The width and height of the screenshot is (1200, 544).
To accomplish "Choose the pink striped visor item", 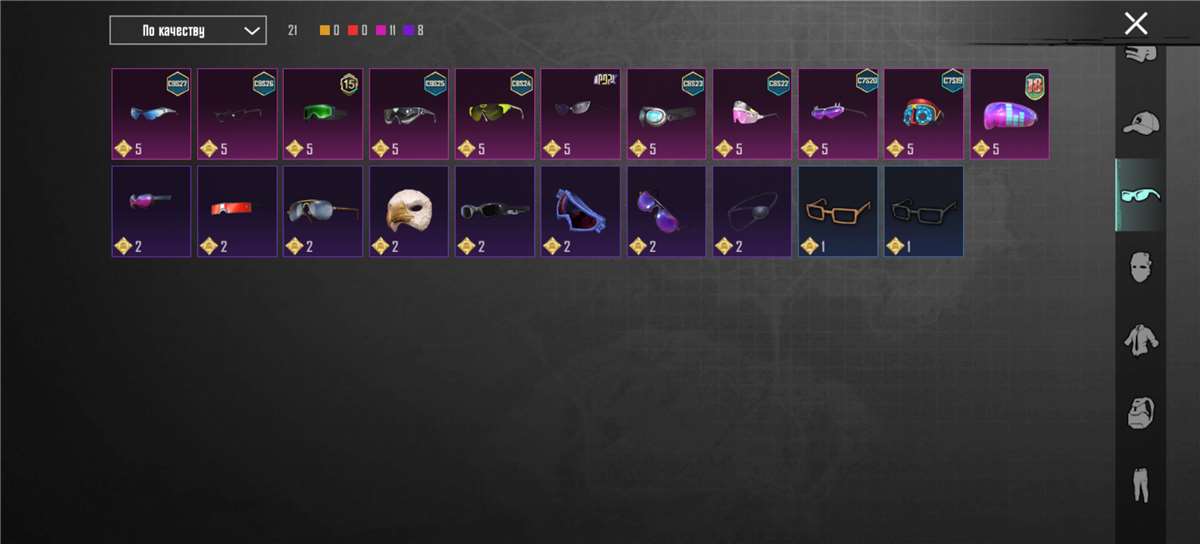I will tap(1010, 114).
